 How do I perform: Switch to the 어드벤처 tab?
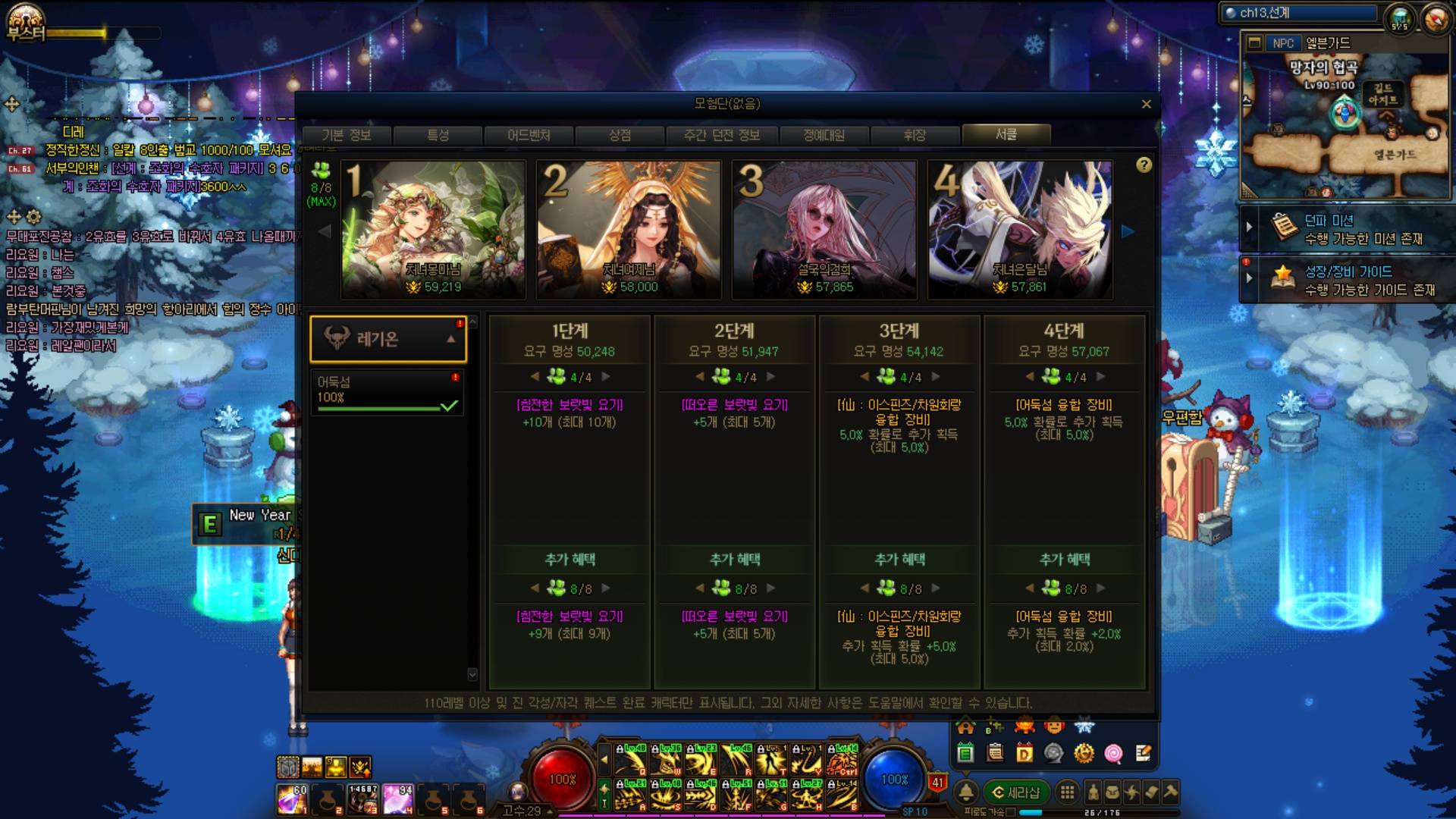pyautogui.click(x=529, y=135)
